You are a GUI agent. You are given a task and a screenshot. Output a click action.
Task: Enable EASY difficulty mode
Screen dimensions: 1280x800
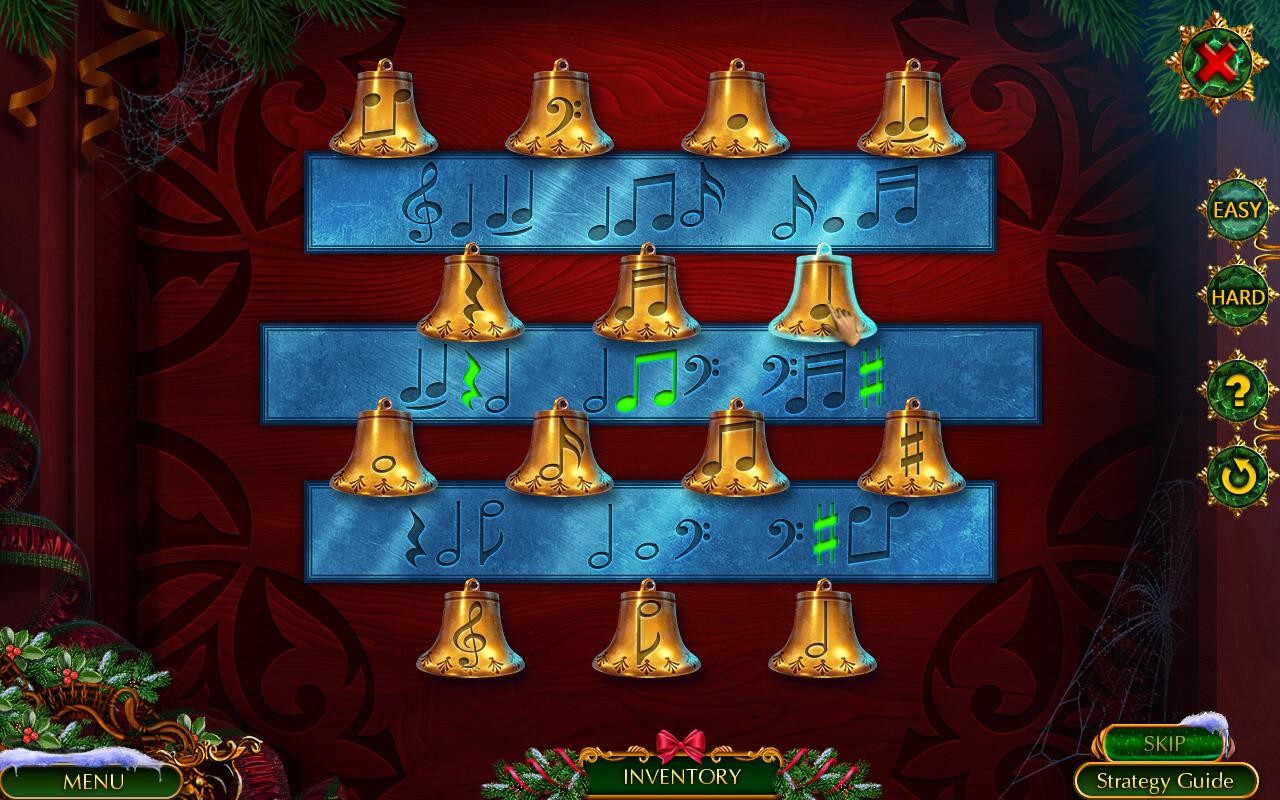tap(1233, 211)
